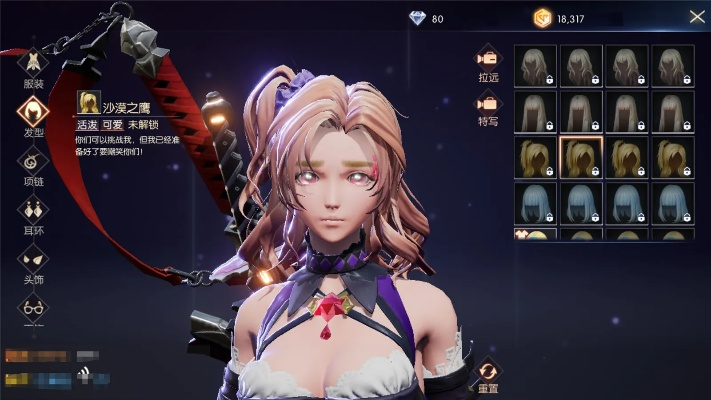
Task: Switch to the 发型 hairstyle tab
Action: [x=33, y=114]
